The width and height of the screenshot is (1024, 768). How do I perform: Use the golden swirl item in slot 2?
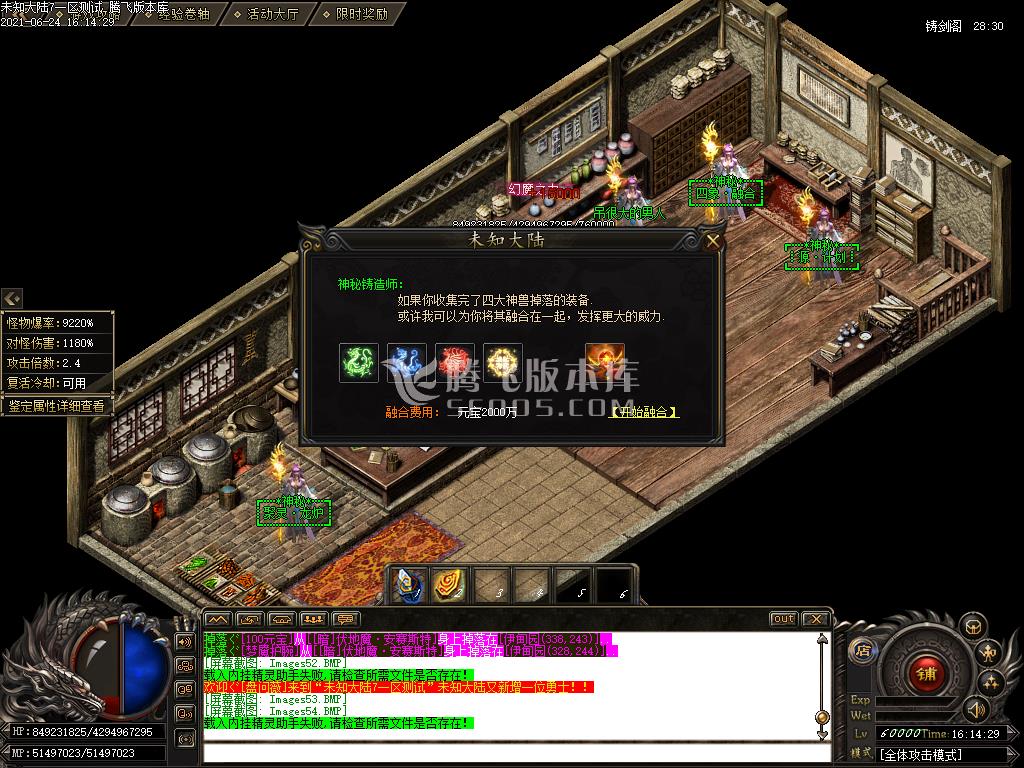tap(448, 586)
